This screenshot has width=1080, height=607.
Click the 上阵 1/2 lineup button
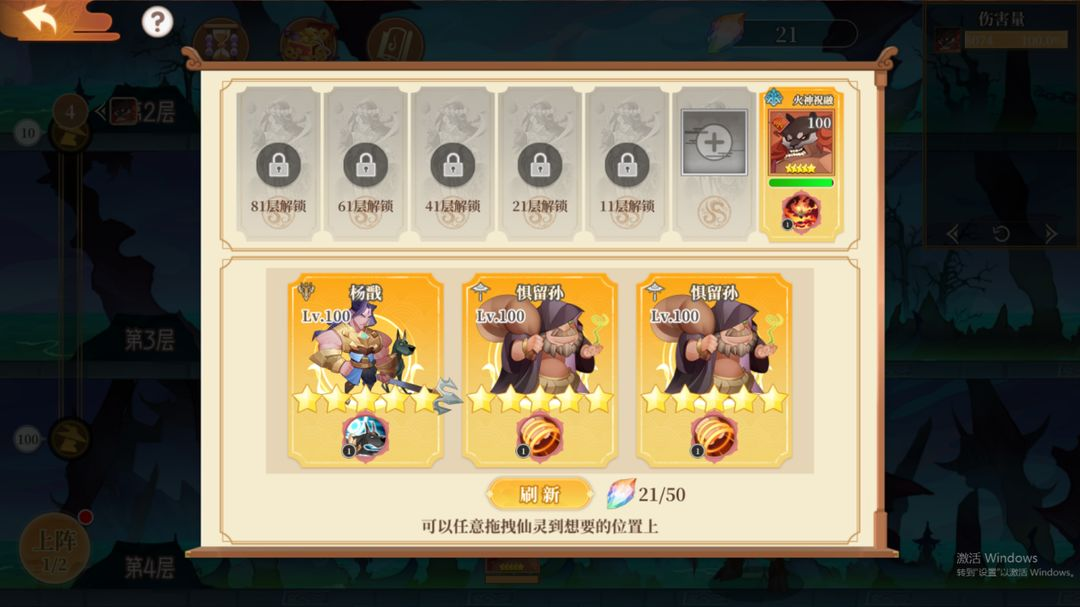click(54, 548)
